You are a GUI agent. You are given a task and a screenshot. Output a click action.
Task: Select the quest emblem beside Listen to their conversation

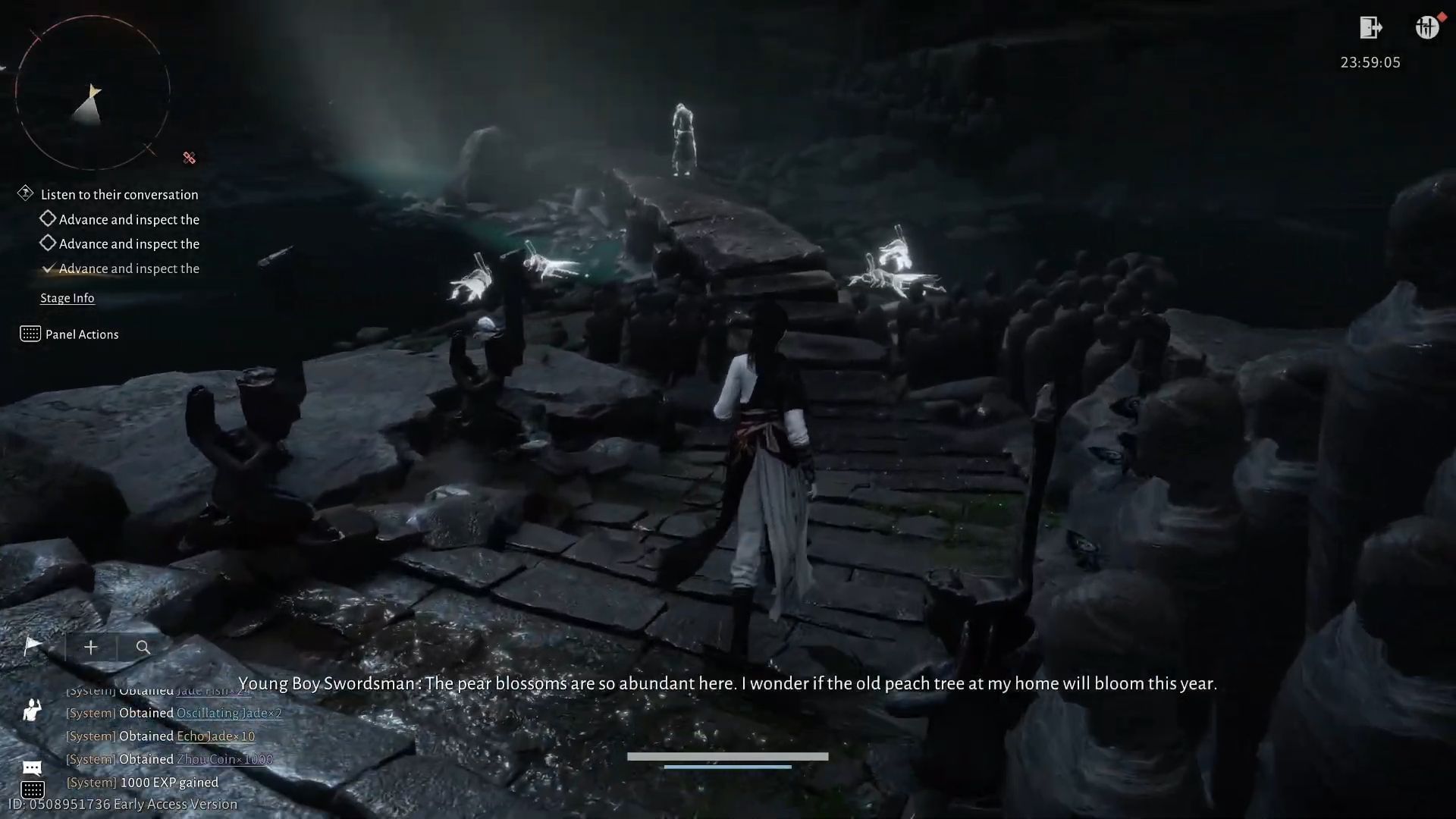pos(27,193)
